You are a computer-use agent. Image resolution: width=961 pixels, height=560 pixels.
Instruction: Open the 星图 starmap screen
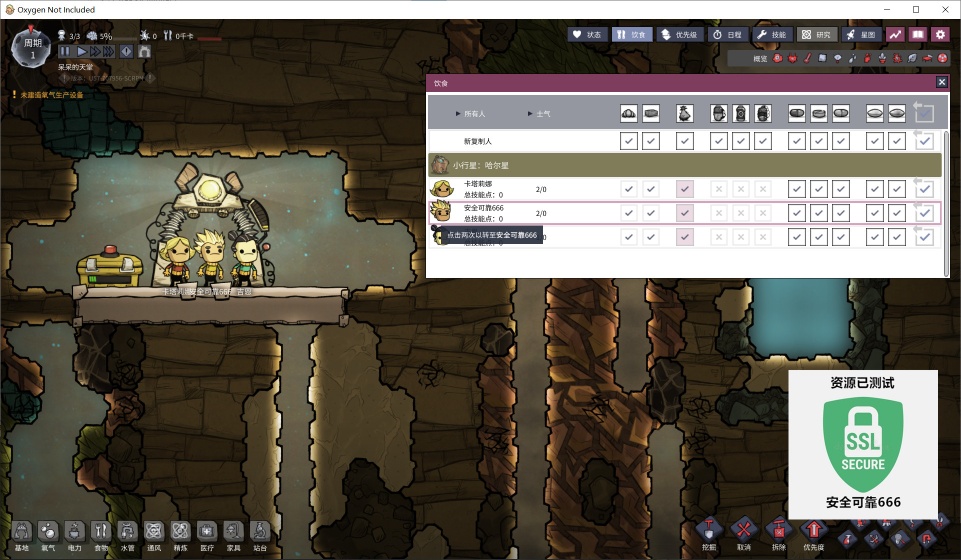click(861, 34)
